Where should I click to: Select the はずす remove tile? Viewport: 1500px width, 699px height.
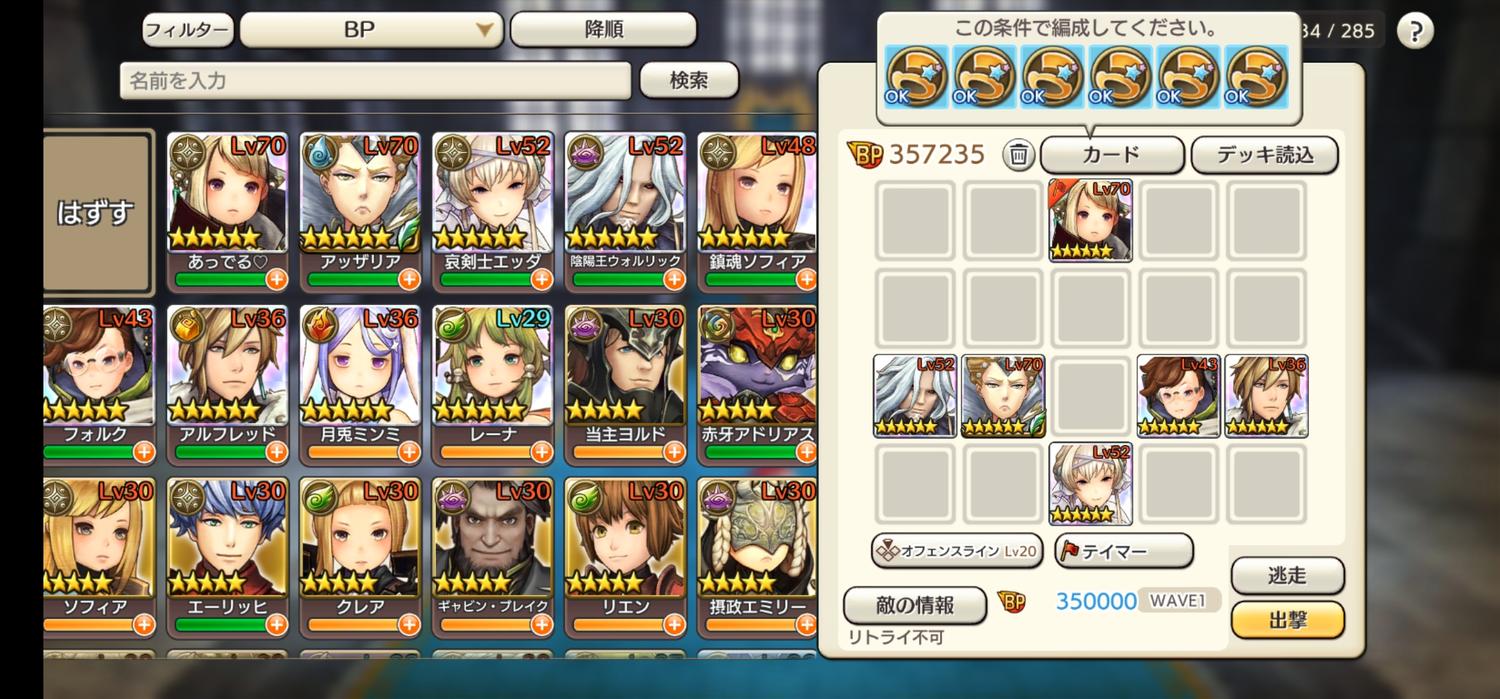95,212
